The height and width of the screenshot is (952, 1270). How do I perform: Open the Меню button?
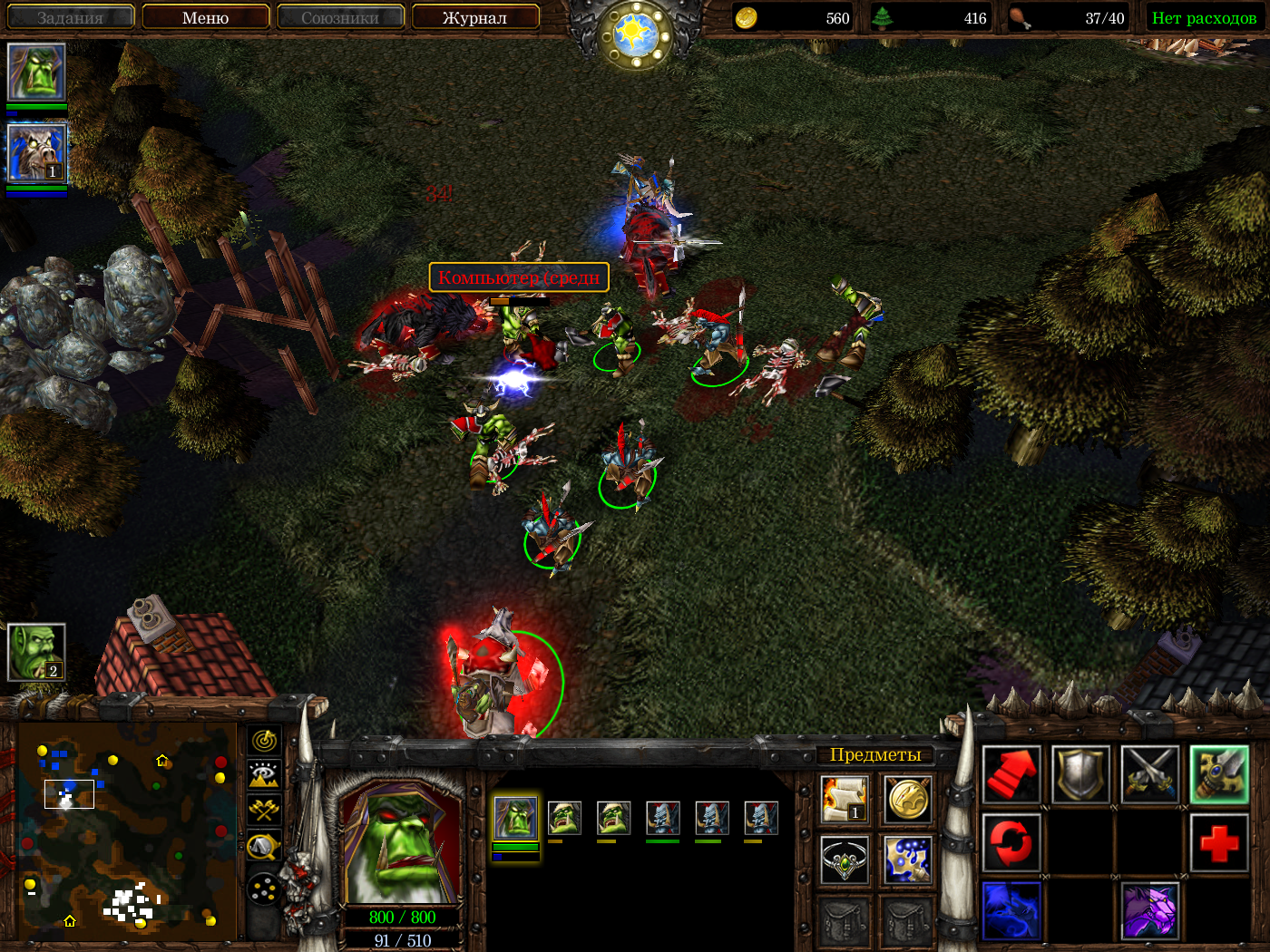pos(205,17)
